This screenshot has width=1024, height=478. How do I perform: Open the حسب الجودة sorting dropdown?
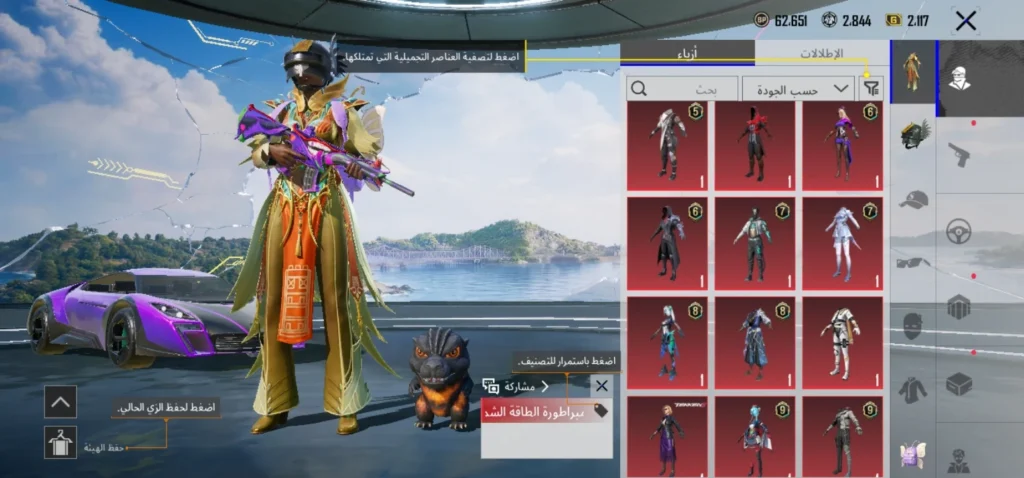[798, 89]
